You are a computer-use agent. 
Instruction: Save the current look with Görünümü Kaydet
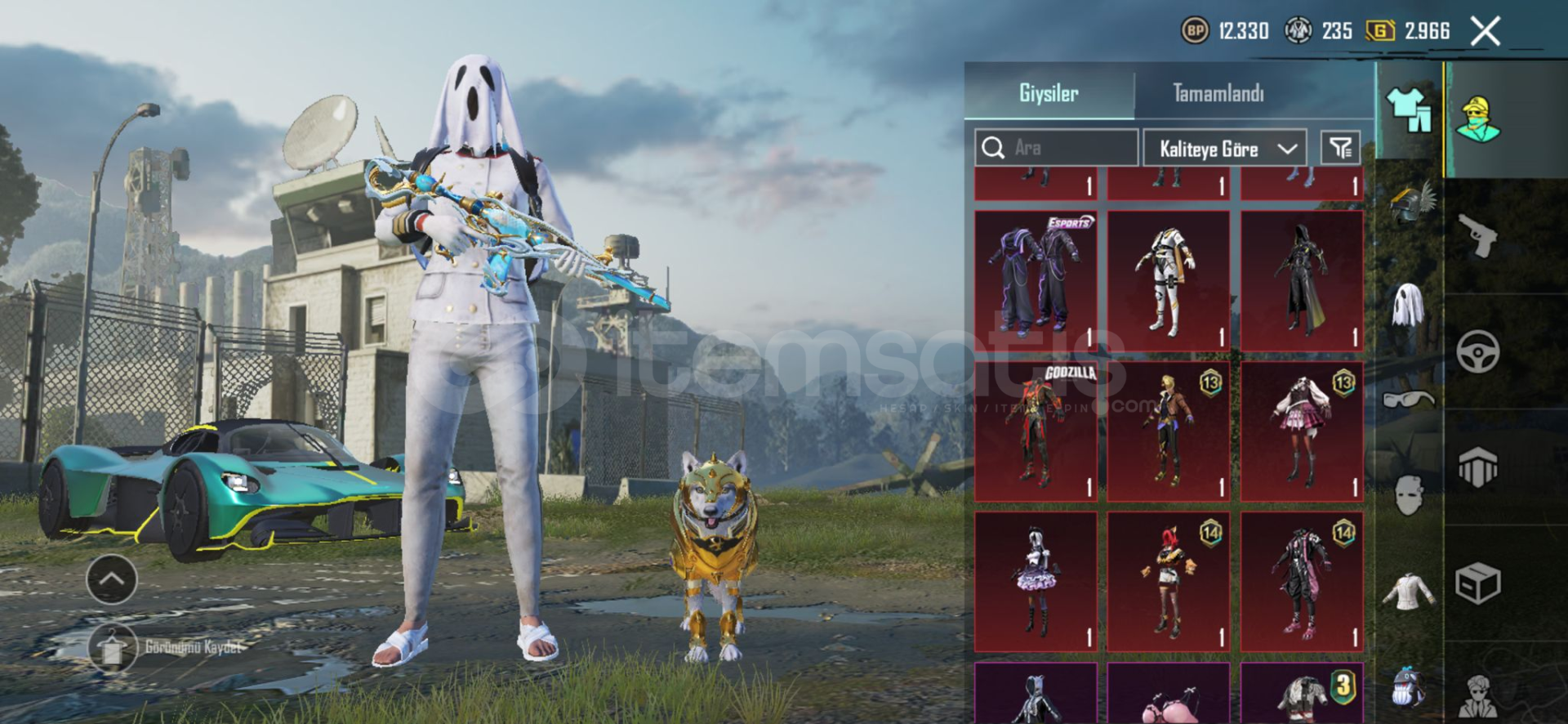[113, 647]
